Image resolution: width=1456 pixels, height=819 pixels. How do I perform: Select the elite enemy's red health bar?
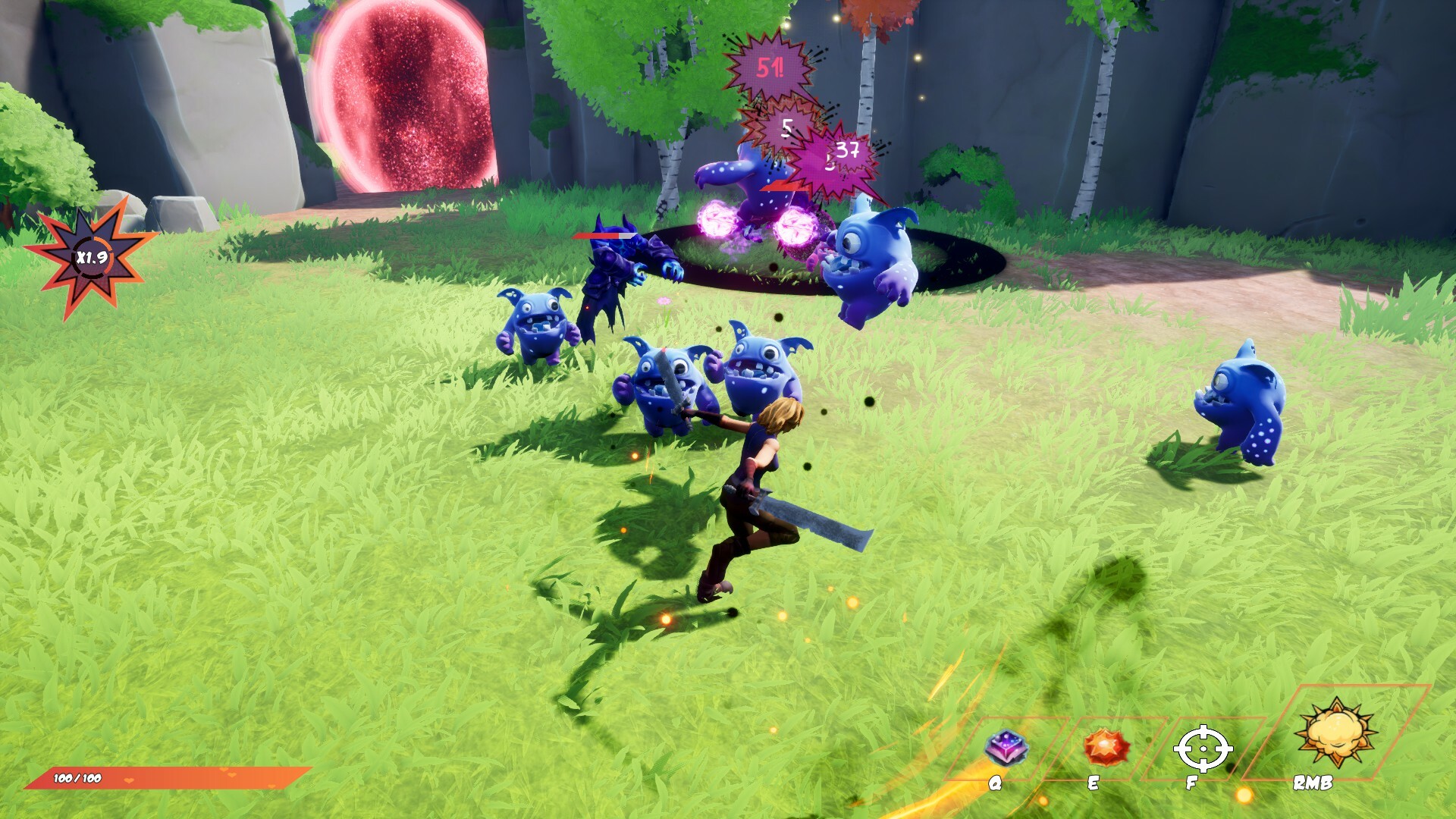pos(604,235)
